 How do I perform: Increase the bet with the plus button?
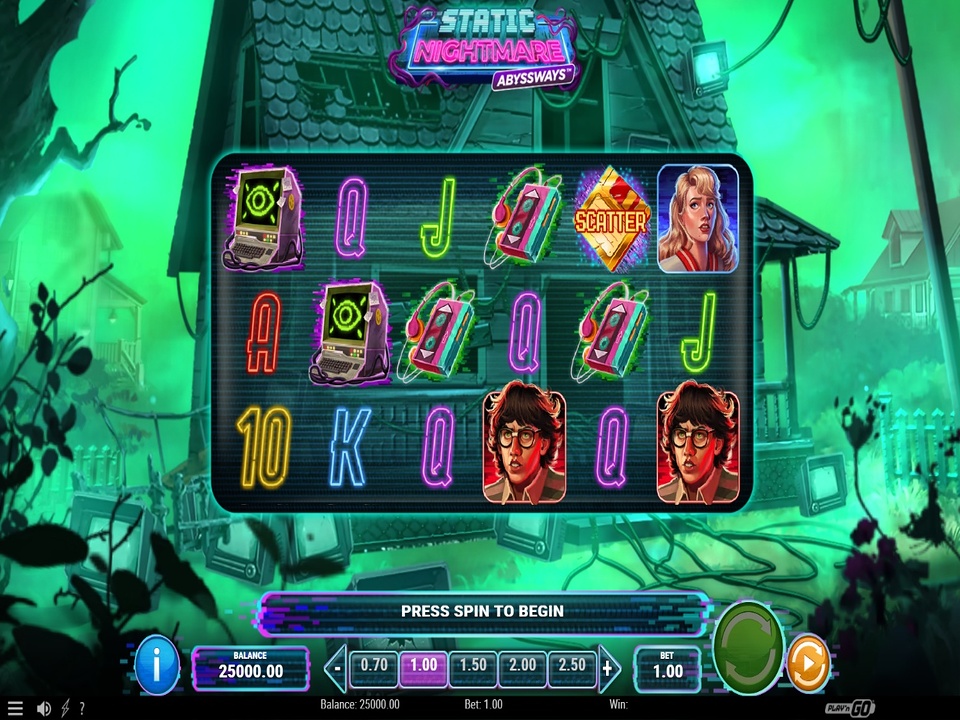[607, 667]
